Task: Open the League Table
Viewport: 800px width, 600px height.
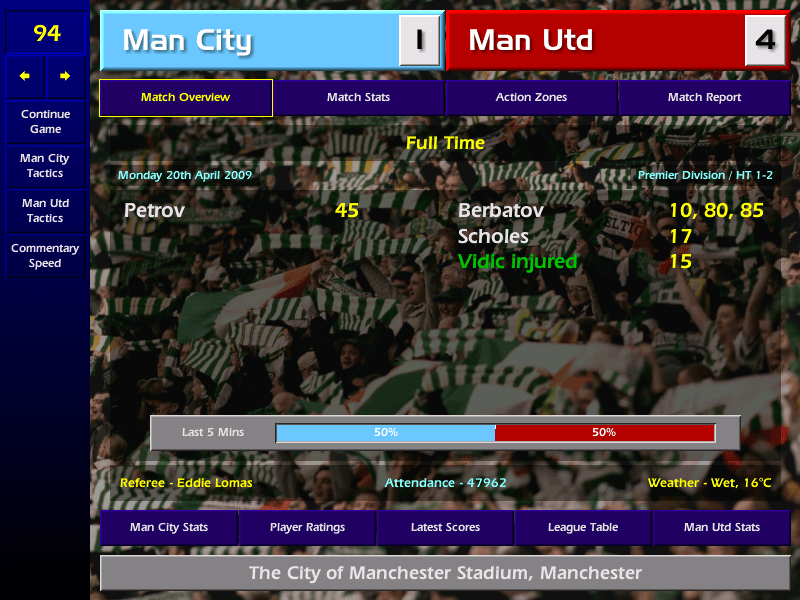Action: click(x=583, y=527)
